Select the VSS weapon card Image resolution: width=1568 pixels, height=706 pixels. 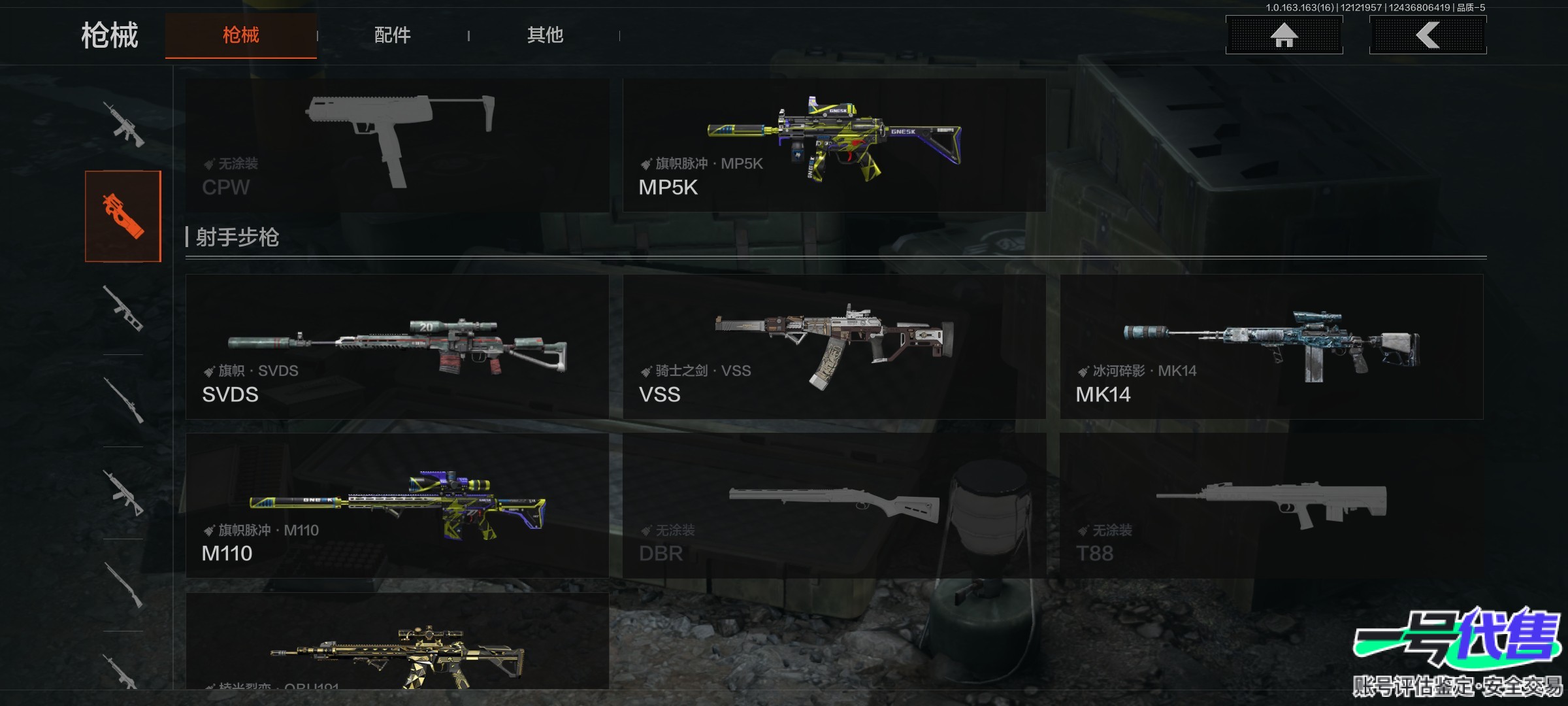point(834,346)
